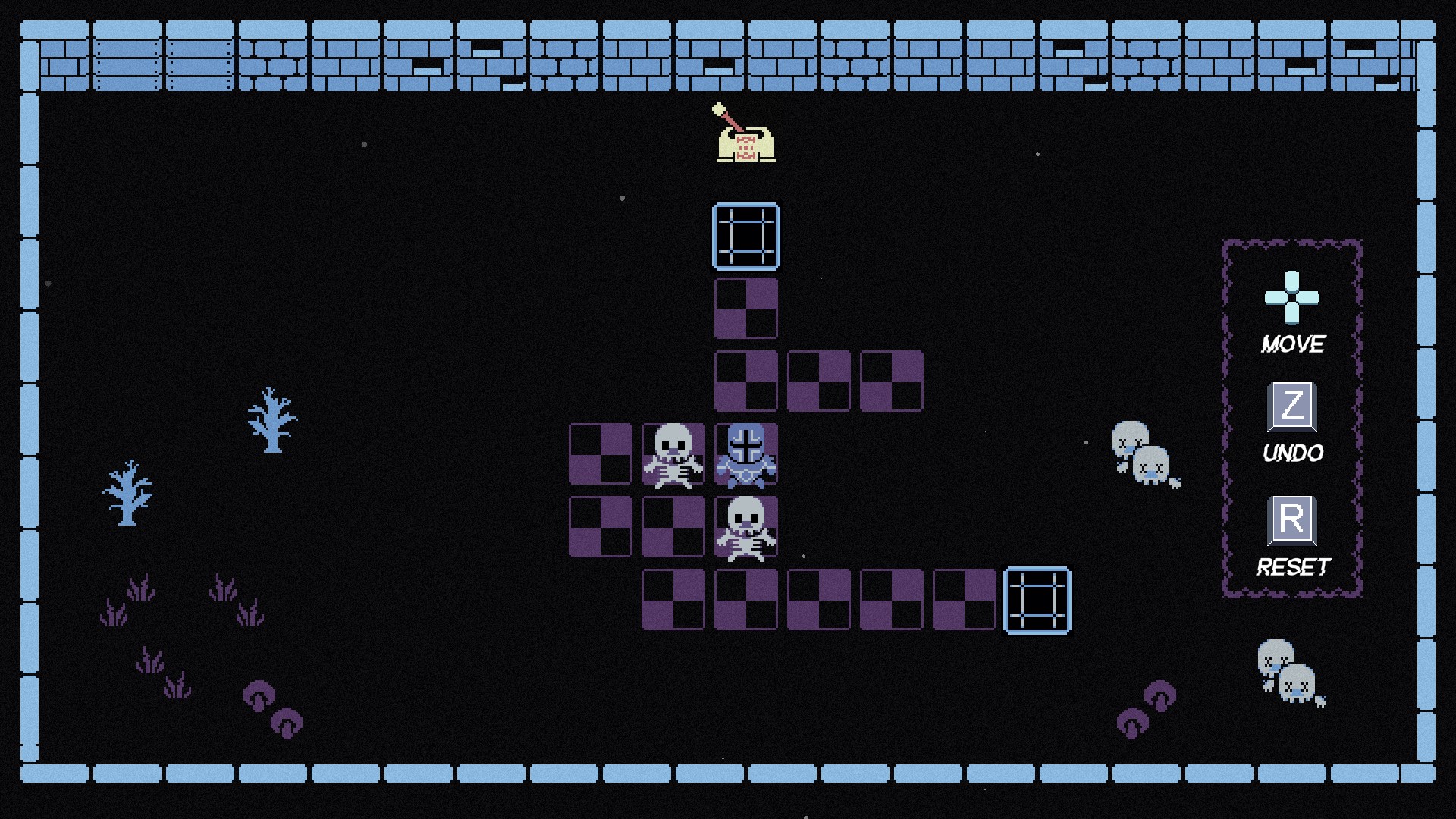The width and height of the screenshot is (1456, 819).
Task: Click the knight character sprite
Action: click(x=746, y=457)
